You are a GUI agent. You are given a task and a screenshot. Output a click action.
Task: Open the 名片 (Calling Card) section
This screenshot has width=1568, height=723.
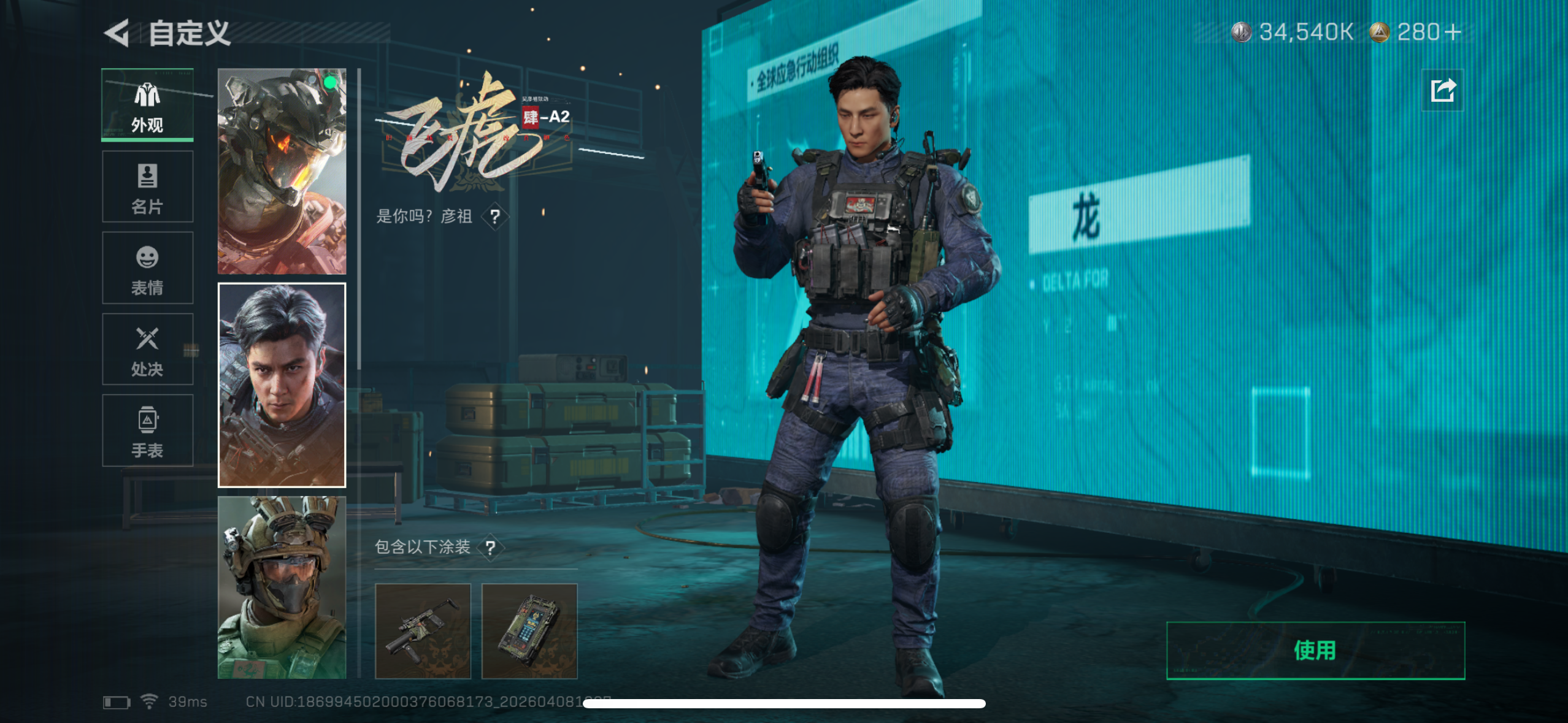(x=147, y=186)
